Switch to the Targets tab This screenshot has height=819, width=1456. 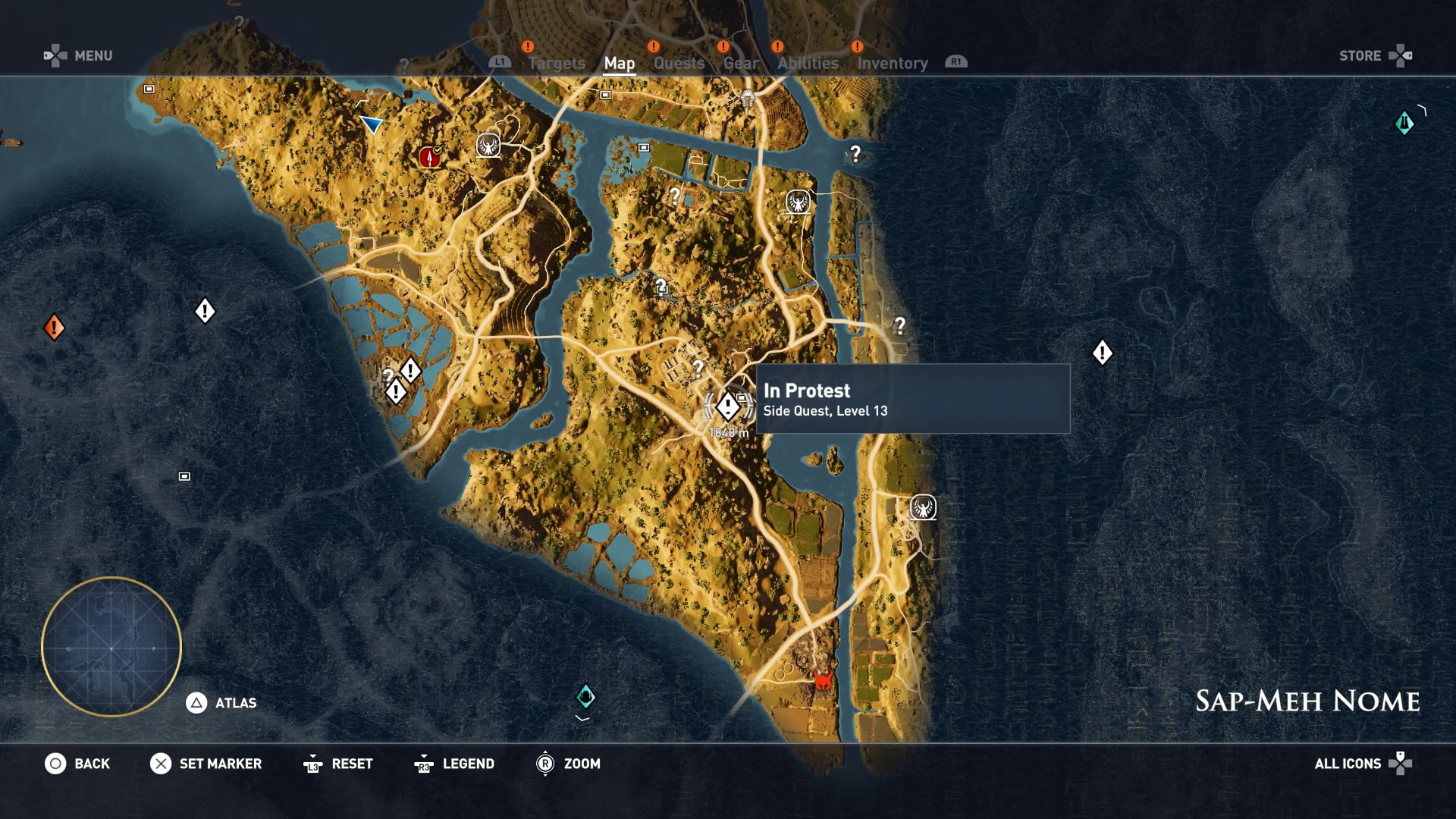point(556,64)
